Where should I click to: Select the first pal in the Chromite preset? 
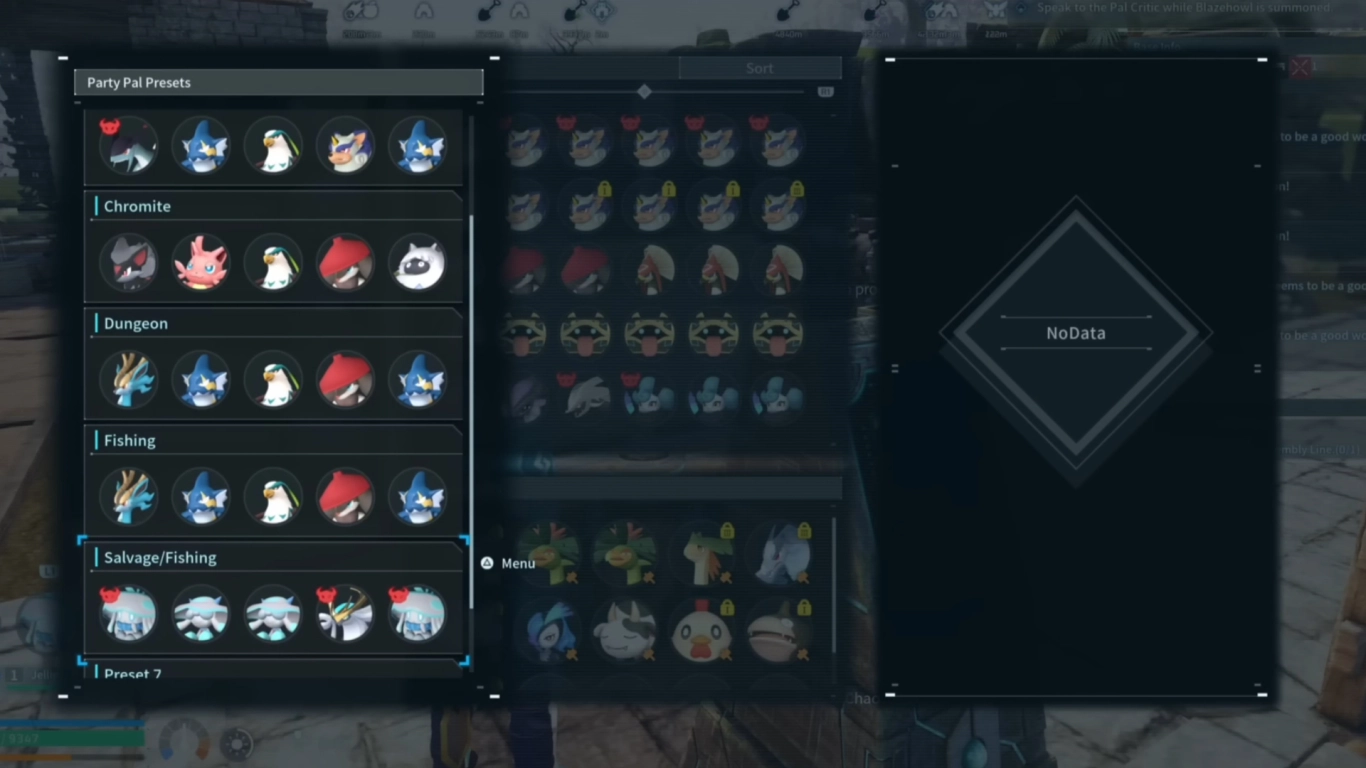click(x=129, y=262)
